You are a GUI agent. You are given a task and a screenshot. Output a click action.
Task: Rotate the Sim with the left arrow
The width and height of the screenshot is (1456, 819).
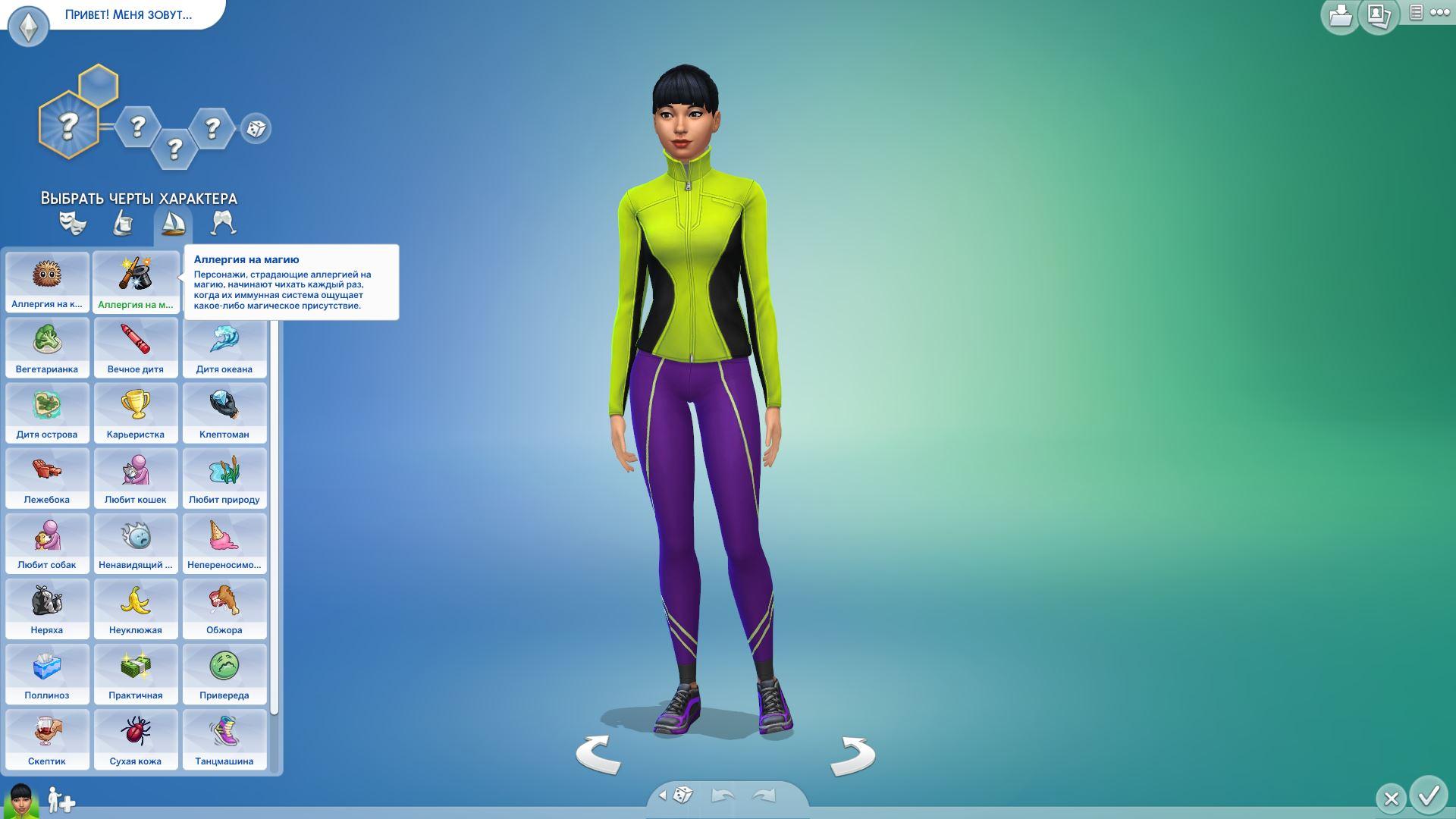(x=598, y=755)
